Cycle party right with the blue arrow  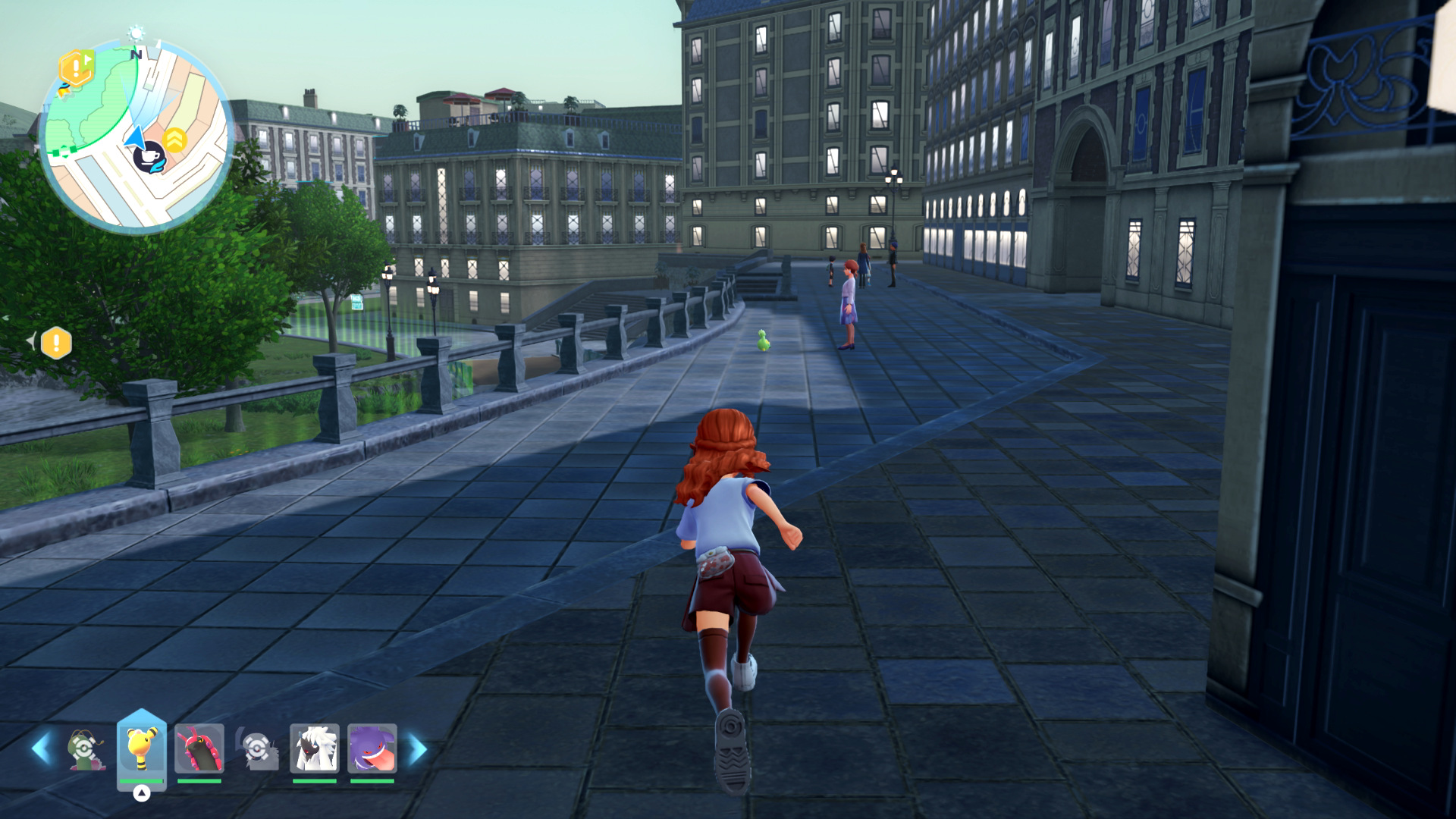(418, 749)
